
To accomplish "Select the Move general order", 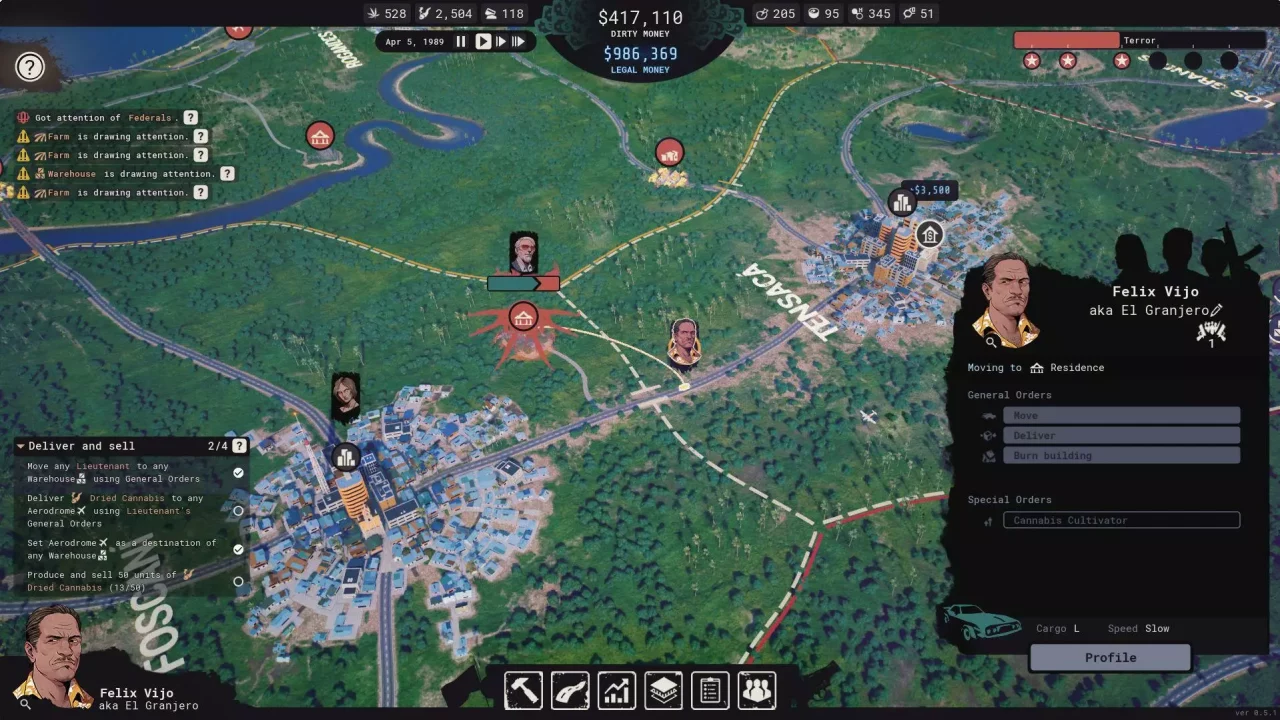I will click(1121, 415).
